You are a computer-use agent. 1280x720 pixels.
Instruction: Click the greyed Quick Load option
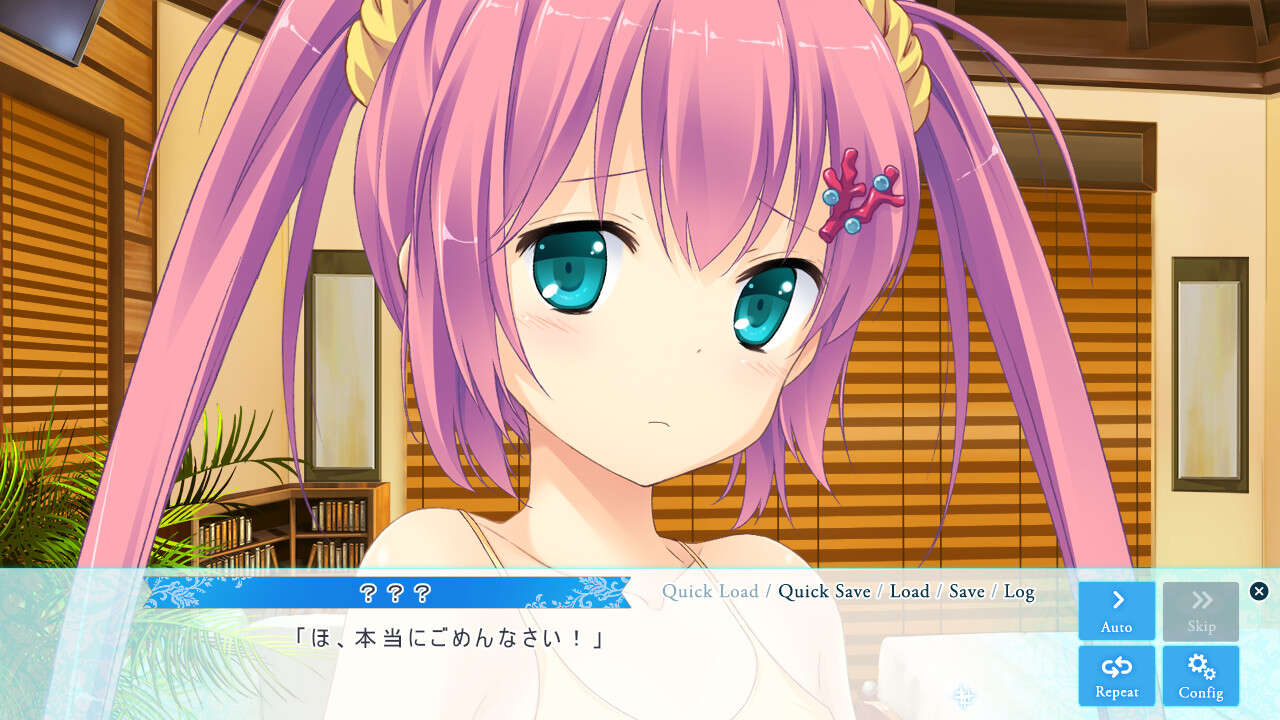[710, 592]
